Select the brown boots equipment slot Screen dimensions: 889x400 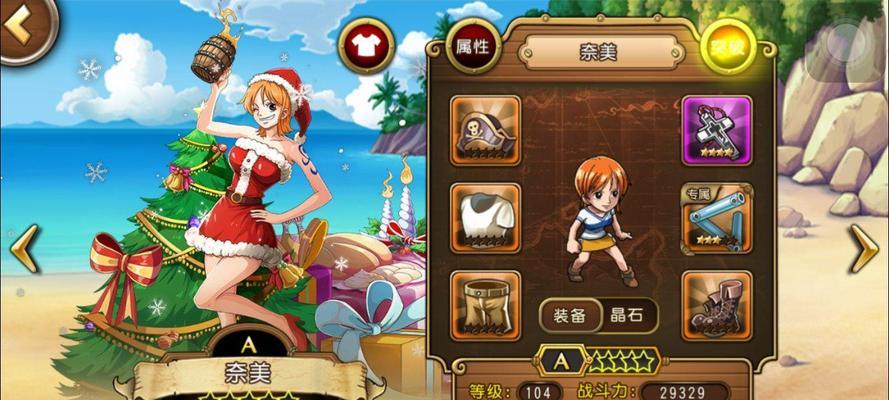coord(716,304)
